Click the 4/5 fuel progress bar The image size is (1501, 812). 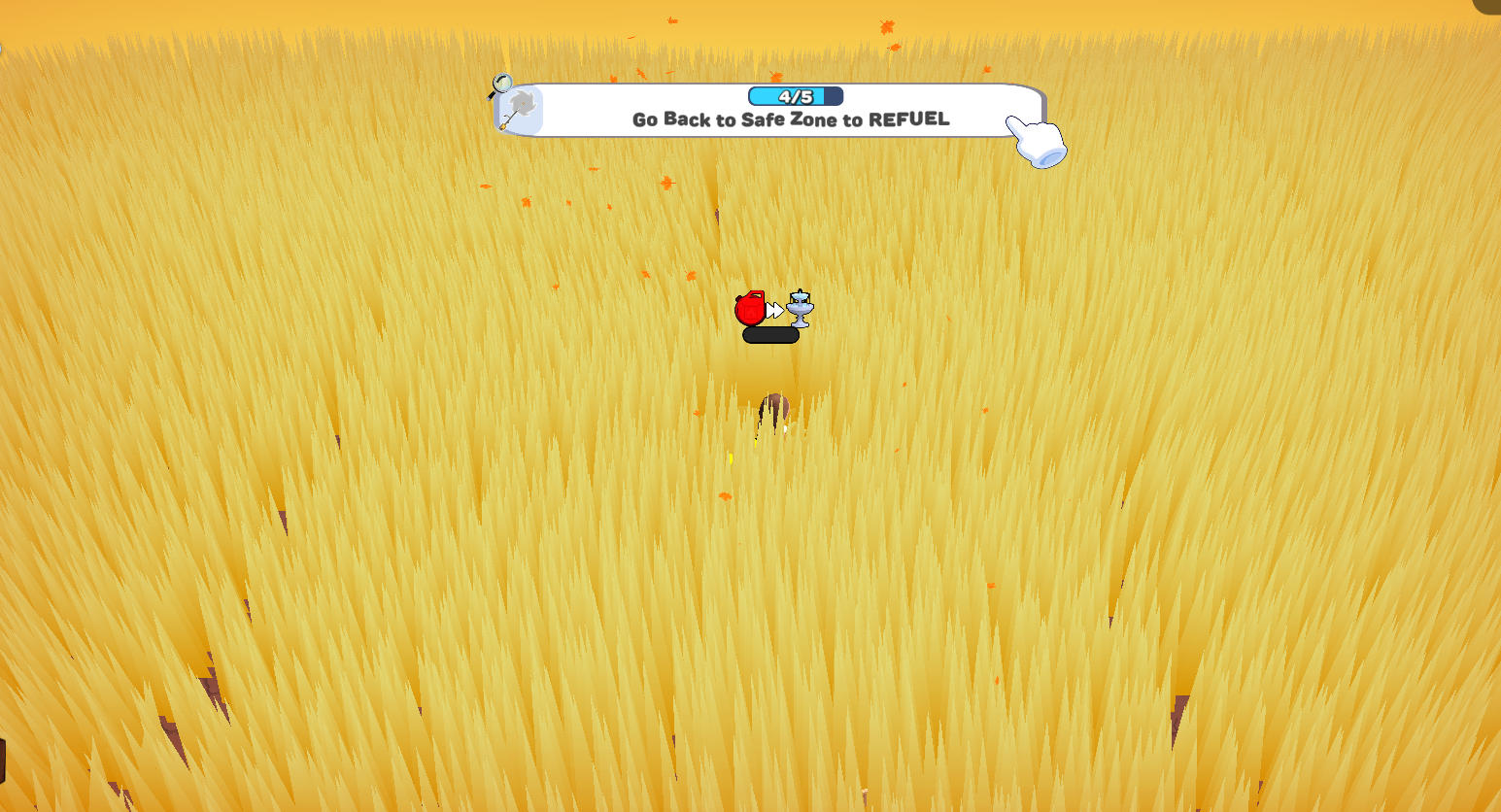[x=795, y=96]
